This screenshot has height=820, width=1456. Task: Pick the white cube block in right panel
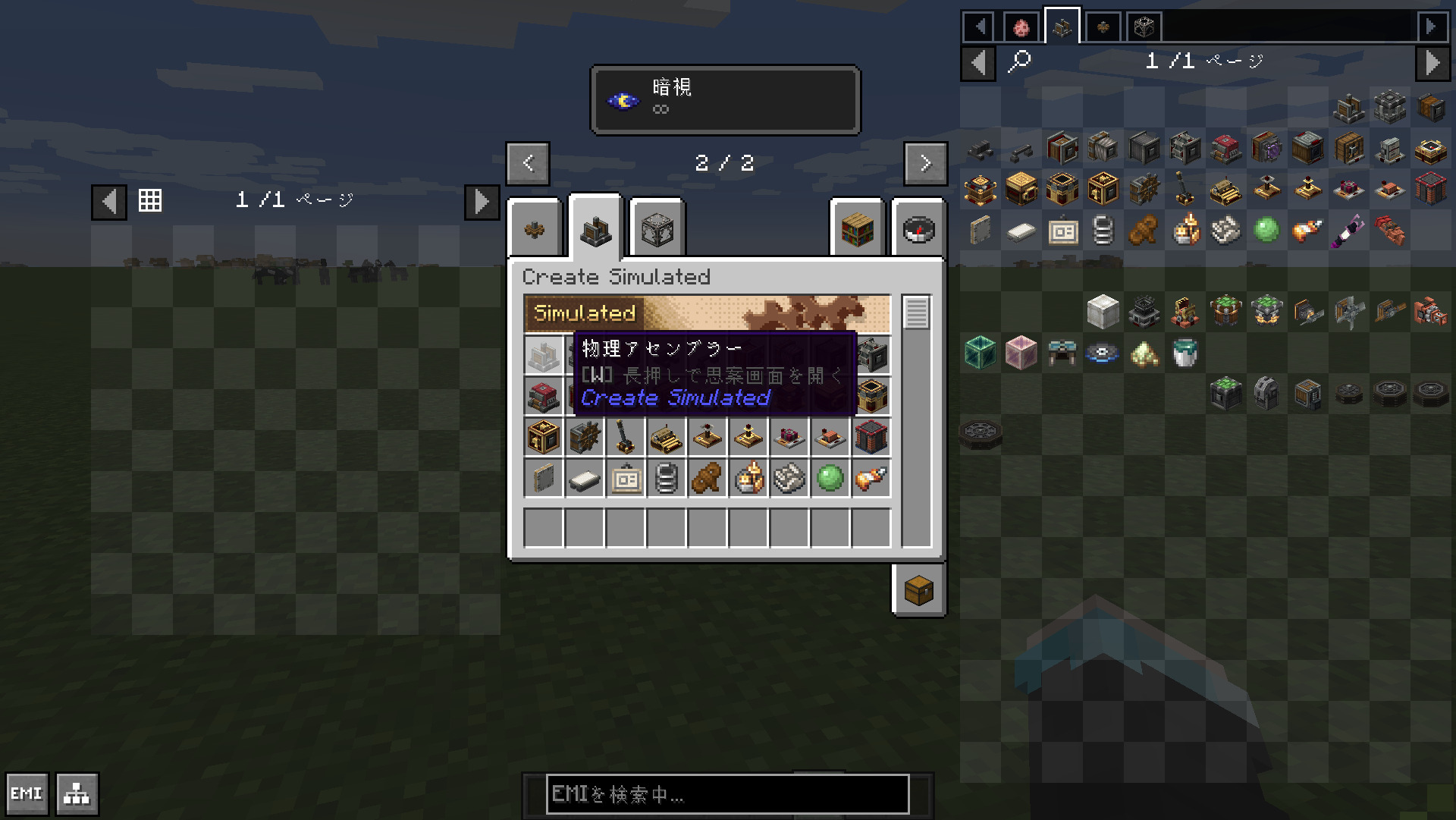(x=1103, y=312)
